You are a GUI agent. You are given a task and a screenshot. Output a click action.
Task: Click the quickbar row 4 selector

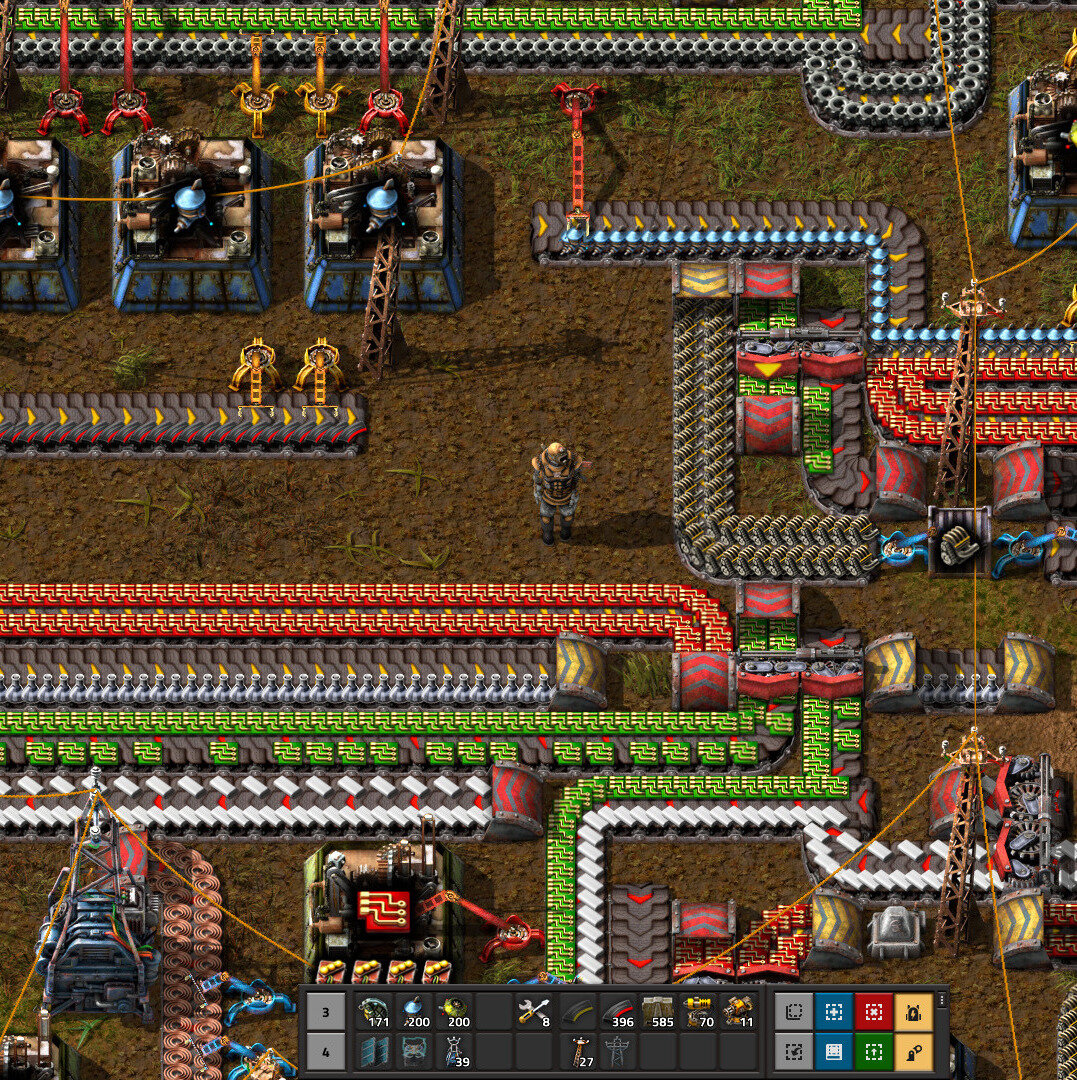click(325, 1051)
